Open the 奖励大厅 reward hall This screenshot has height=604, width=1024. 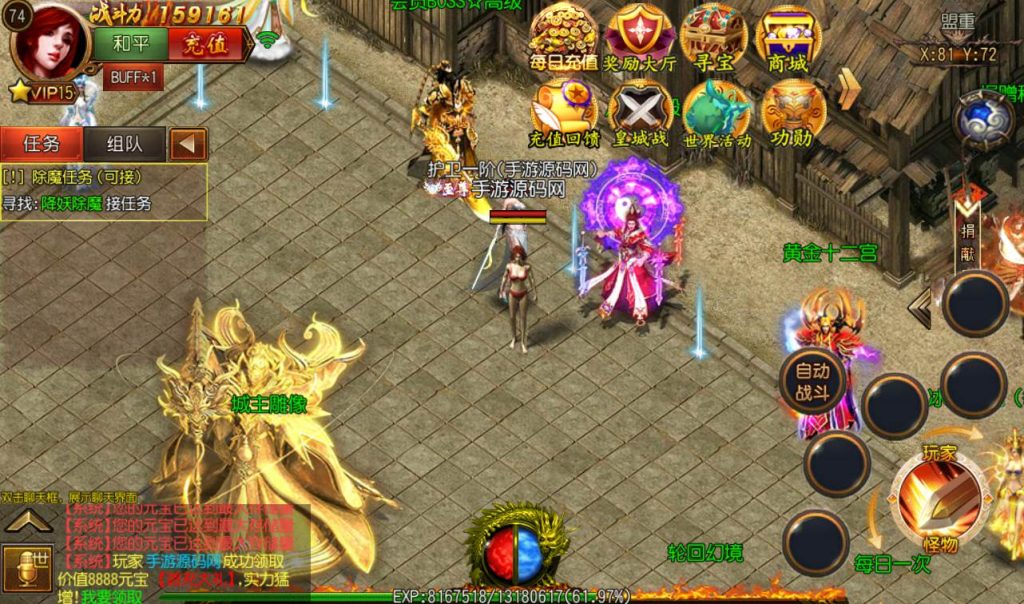639,38
